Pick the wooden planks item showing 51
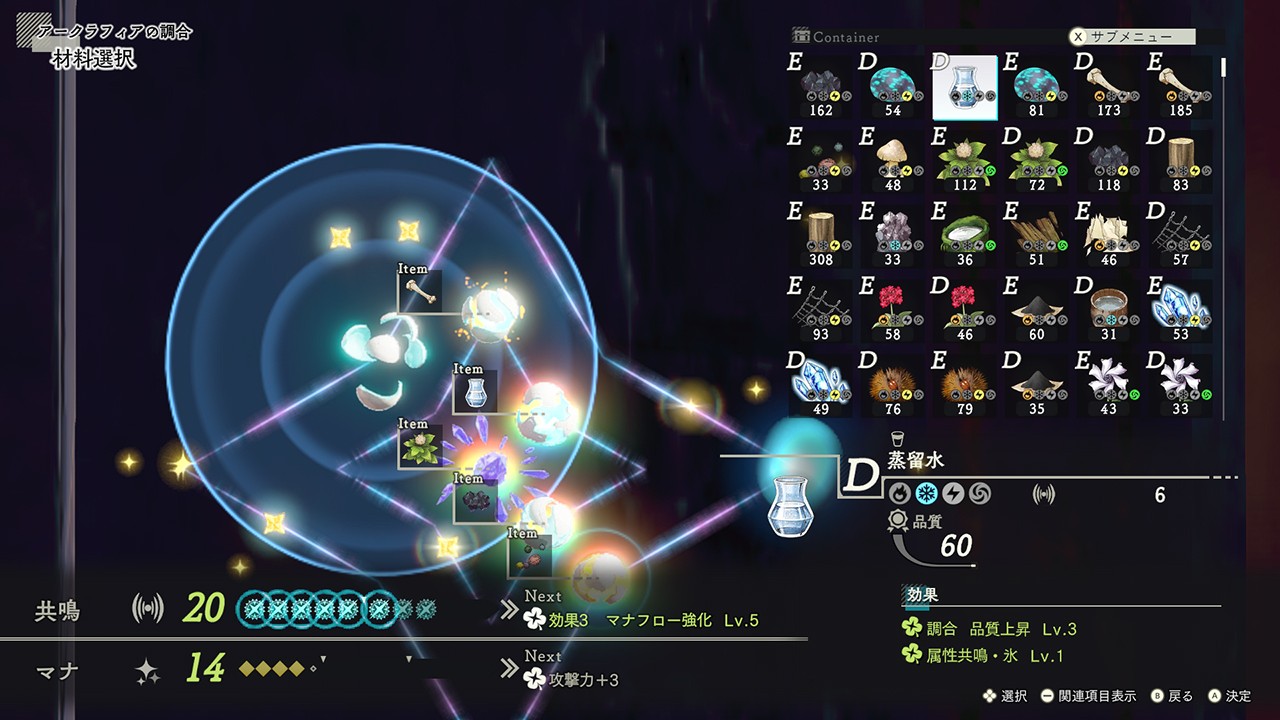Image resolution: width=1280 pixels, height=720 pixels. point(1037,236)
